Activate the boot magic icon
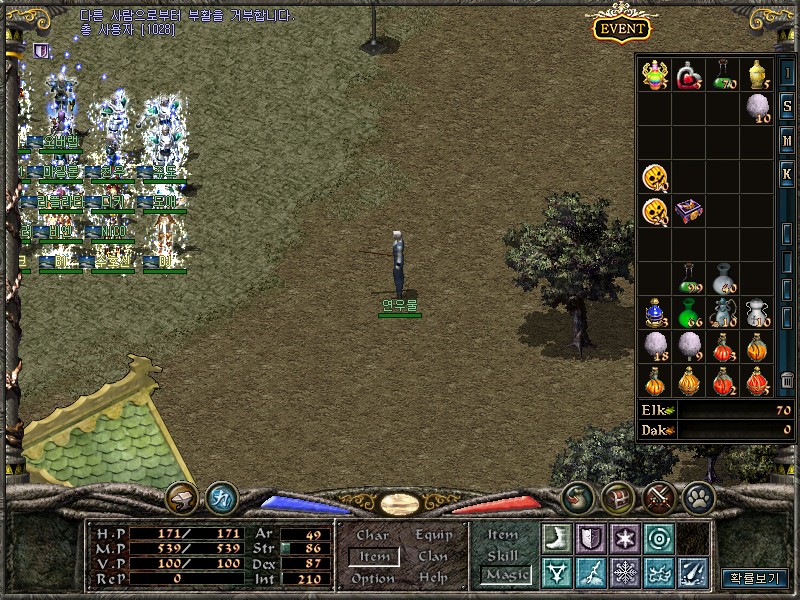Image resolution: width=800 pixels, height=600 pixels. click(556, 537)
